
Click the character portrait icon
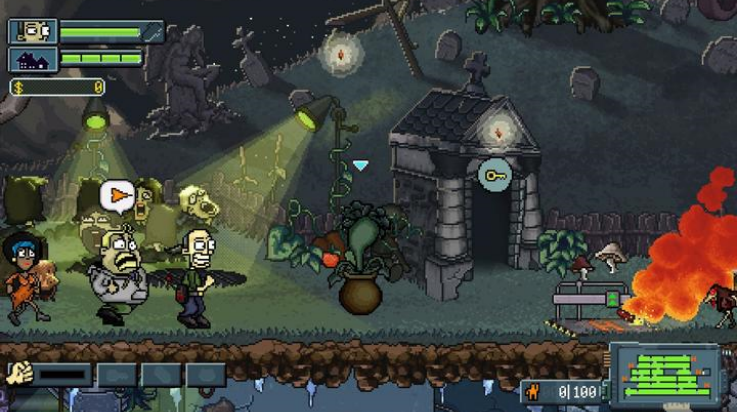coord(32,31)
